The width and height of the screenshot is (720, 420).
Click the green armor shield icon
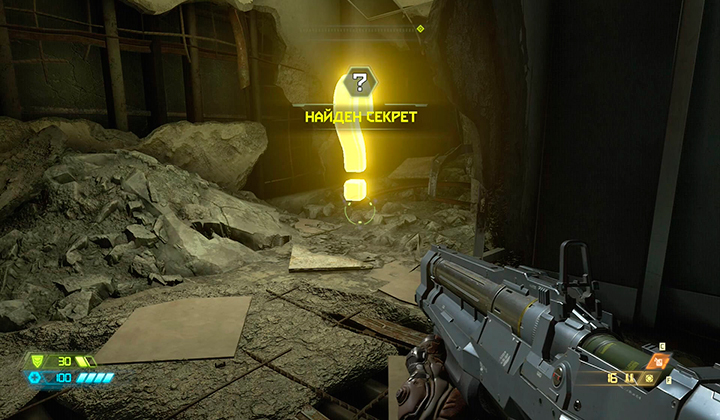click(37, 361)
